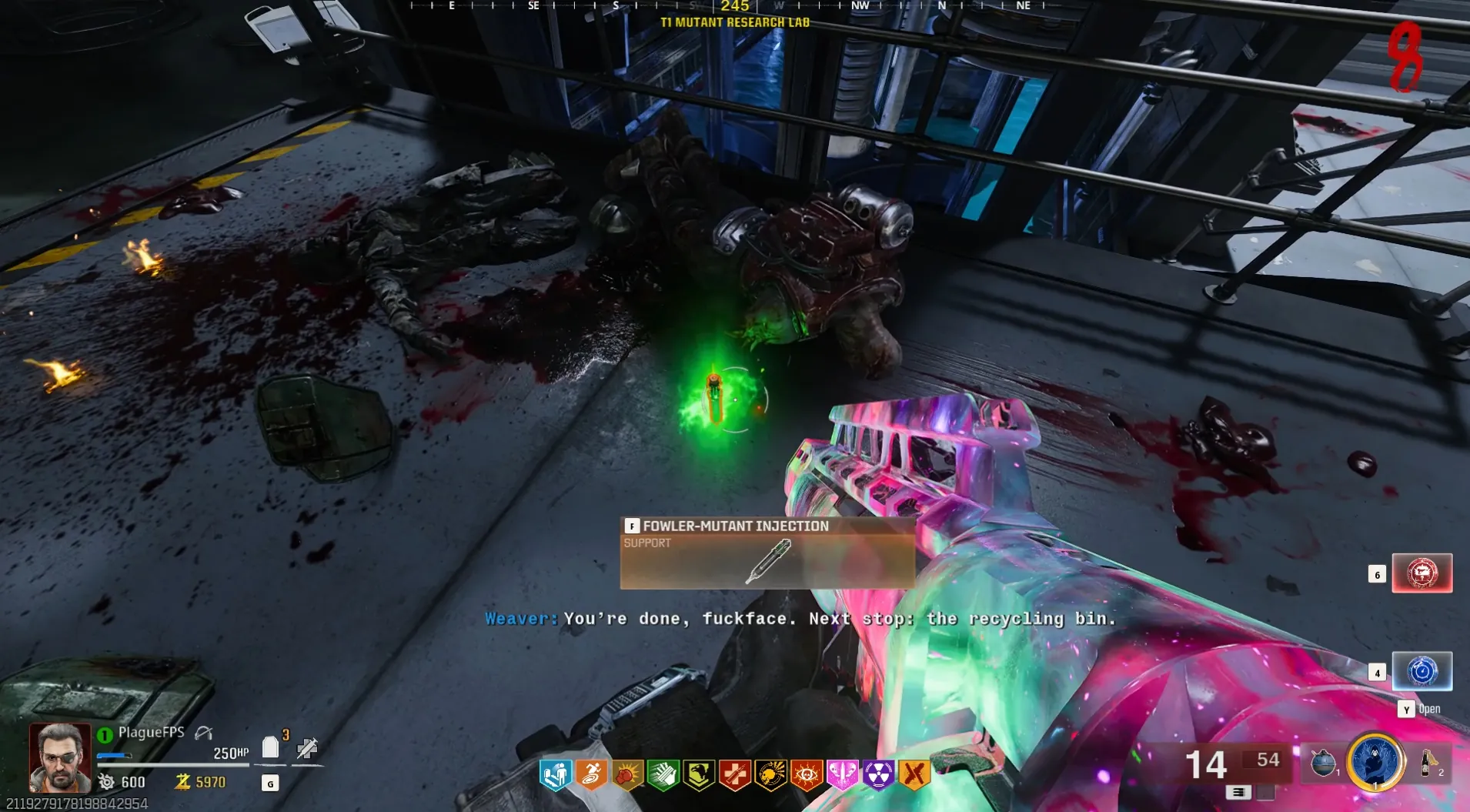The width and height of the screenshot is (1470, 812).
Task: Select the yellow skull burst perk icon
Action: tap(770, 774)
